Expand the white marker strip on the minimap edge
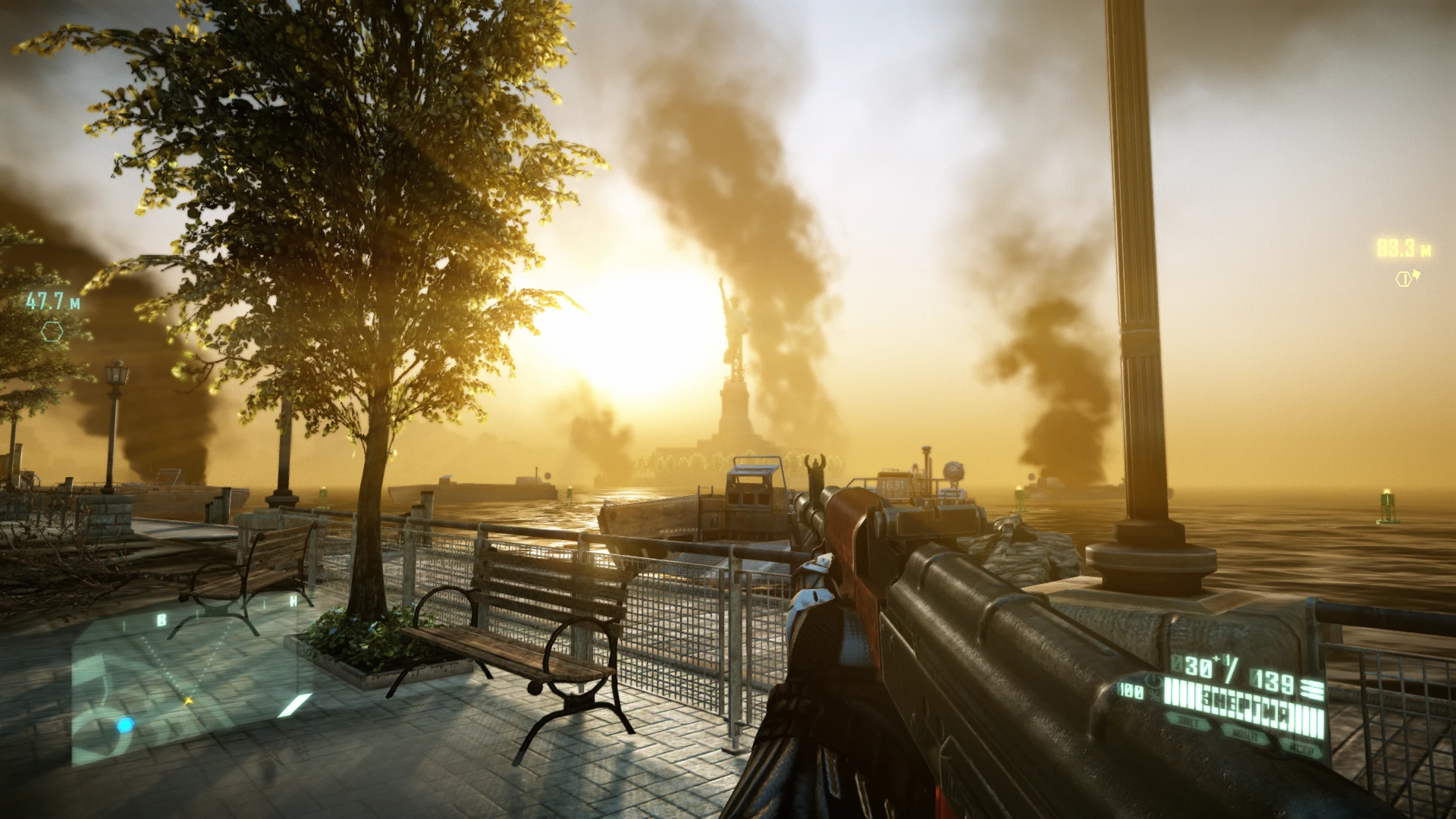1456x819 pixels. (x=294, y=705)
